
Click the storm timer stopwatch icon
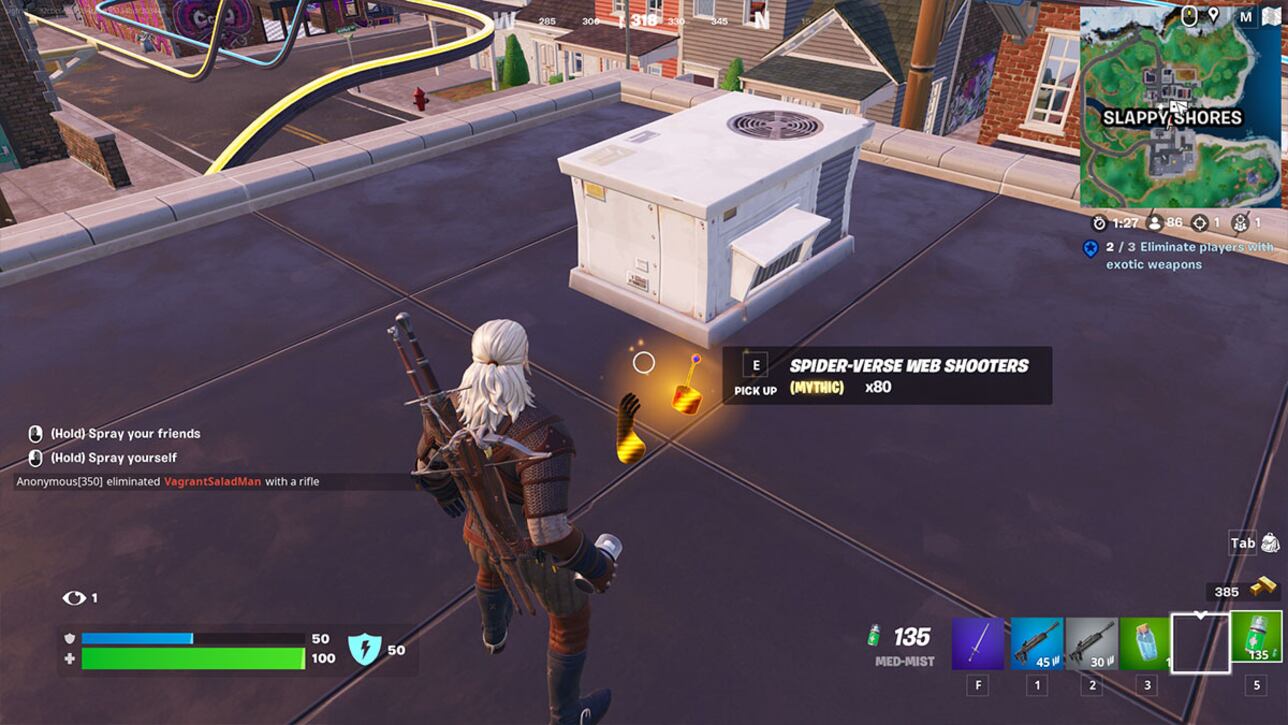[1098, 222]
